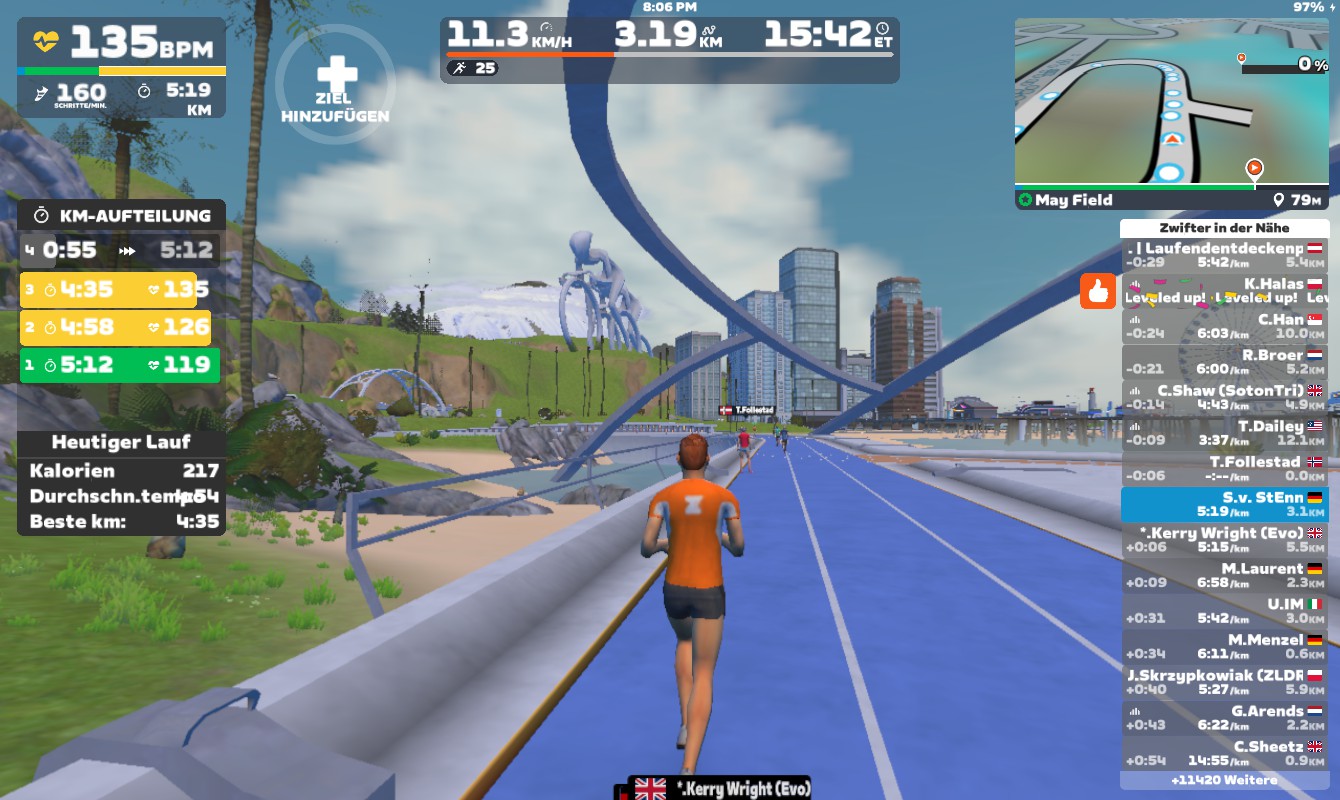
Task: Pick J.Skrzypkowiak in the Zwifter list
Action: click(x=1225, y=682)
